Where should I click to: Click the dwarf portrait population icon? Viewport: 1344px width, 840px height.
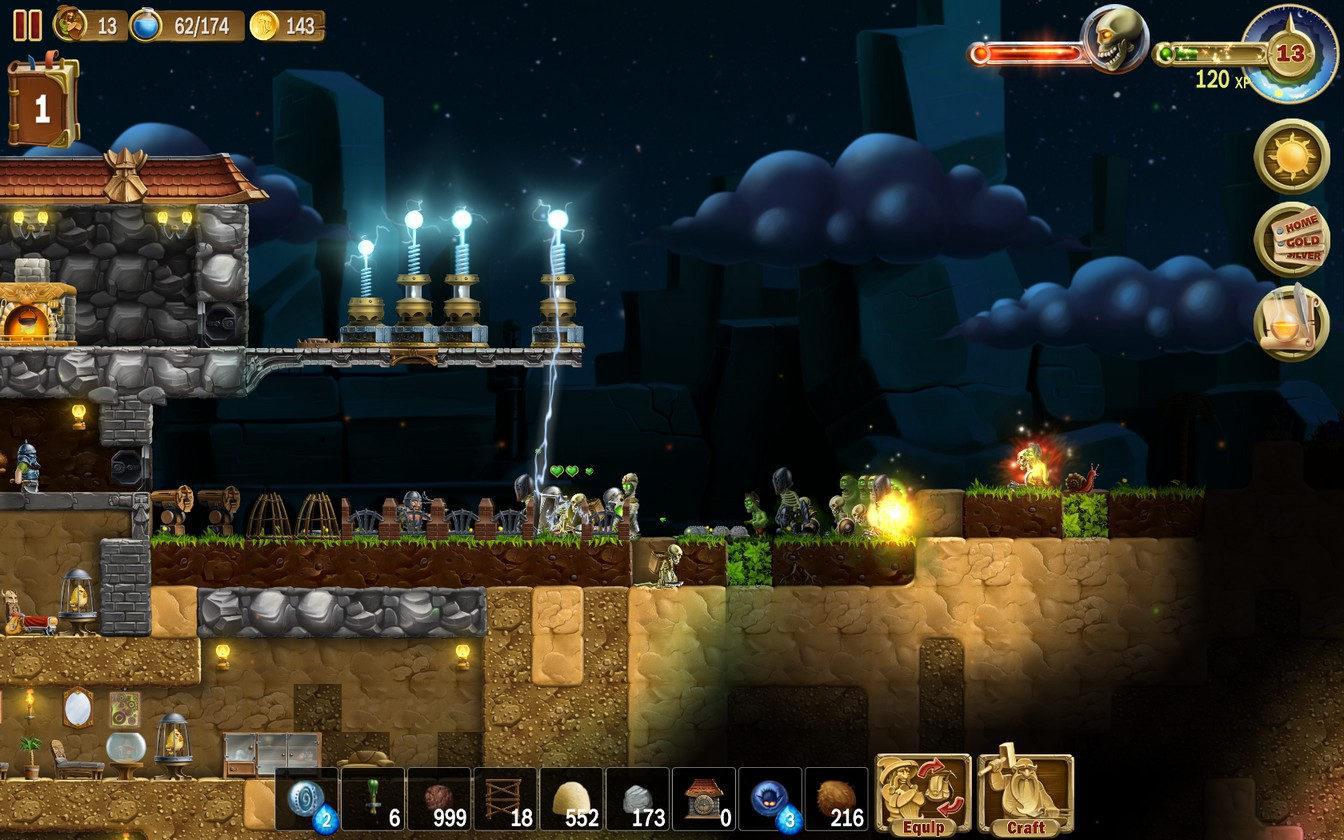[70, 24]
